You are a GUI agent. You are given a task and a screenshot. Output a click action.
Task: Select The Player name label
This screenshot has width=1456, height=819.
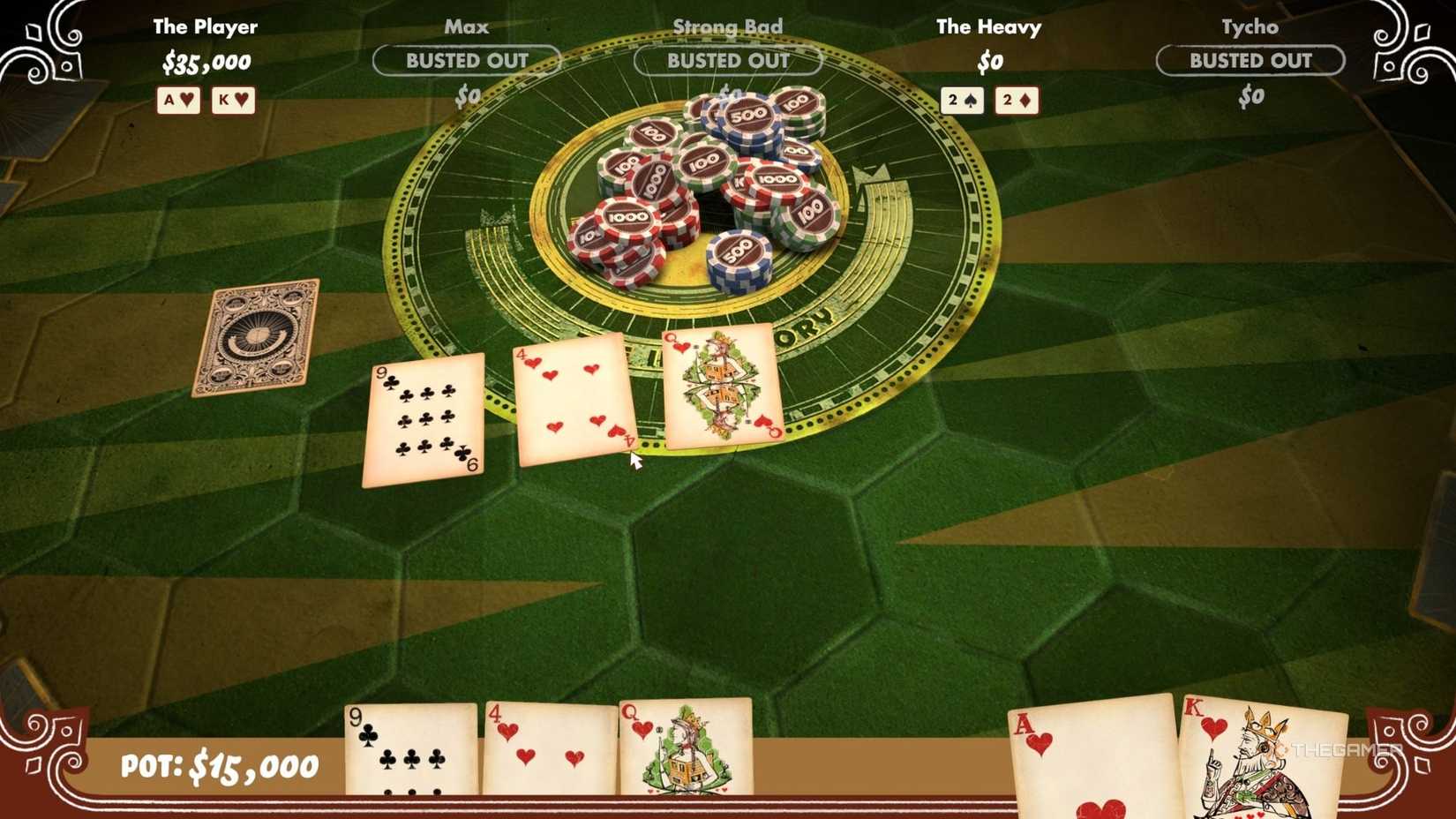(x=205, y=26)
